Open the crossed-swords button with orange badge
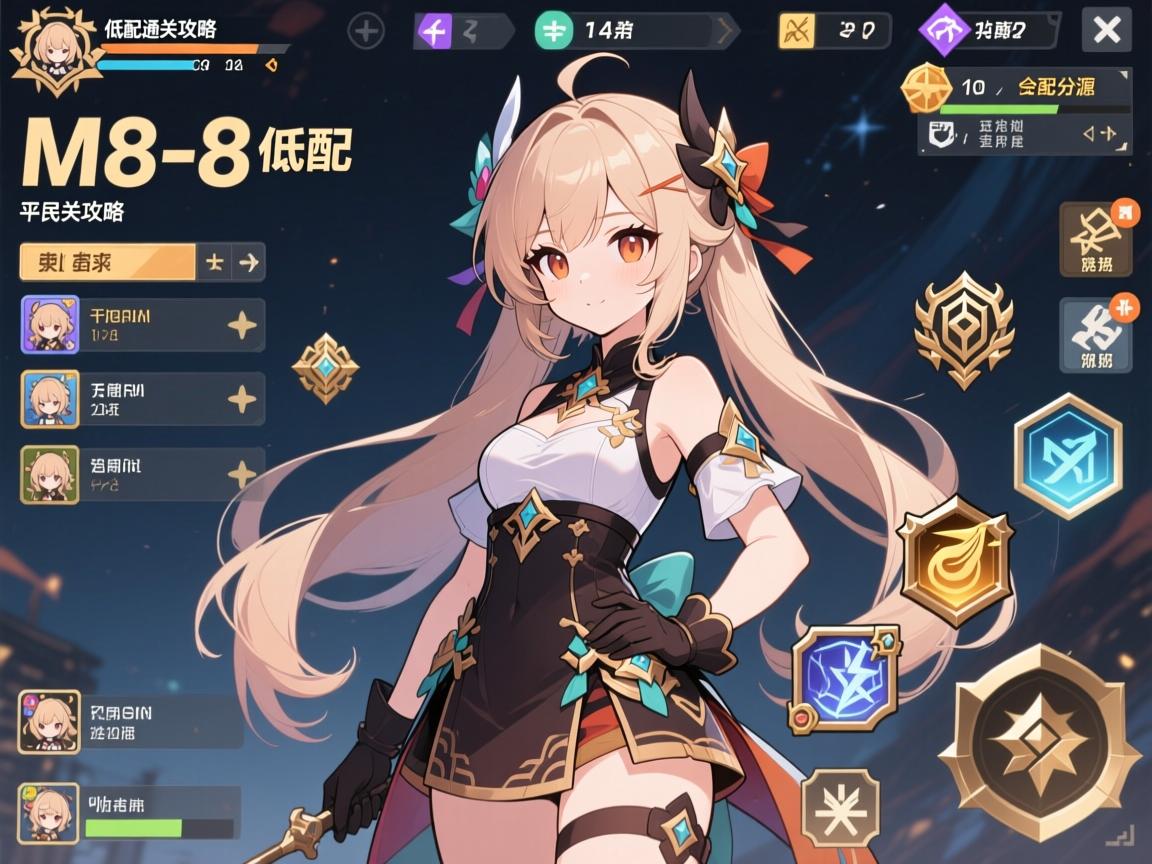Image resolution: width=1152 pixels, height=864 pixels. pos(1096,239)
